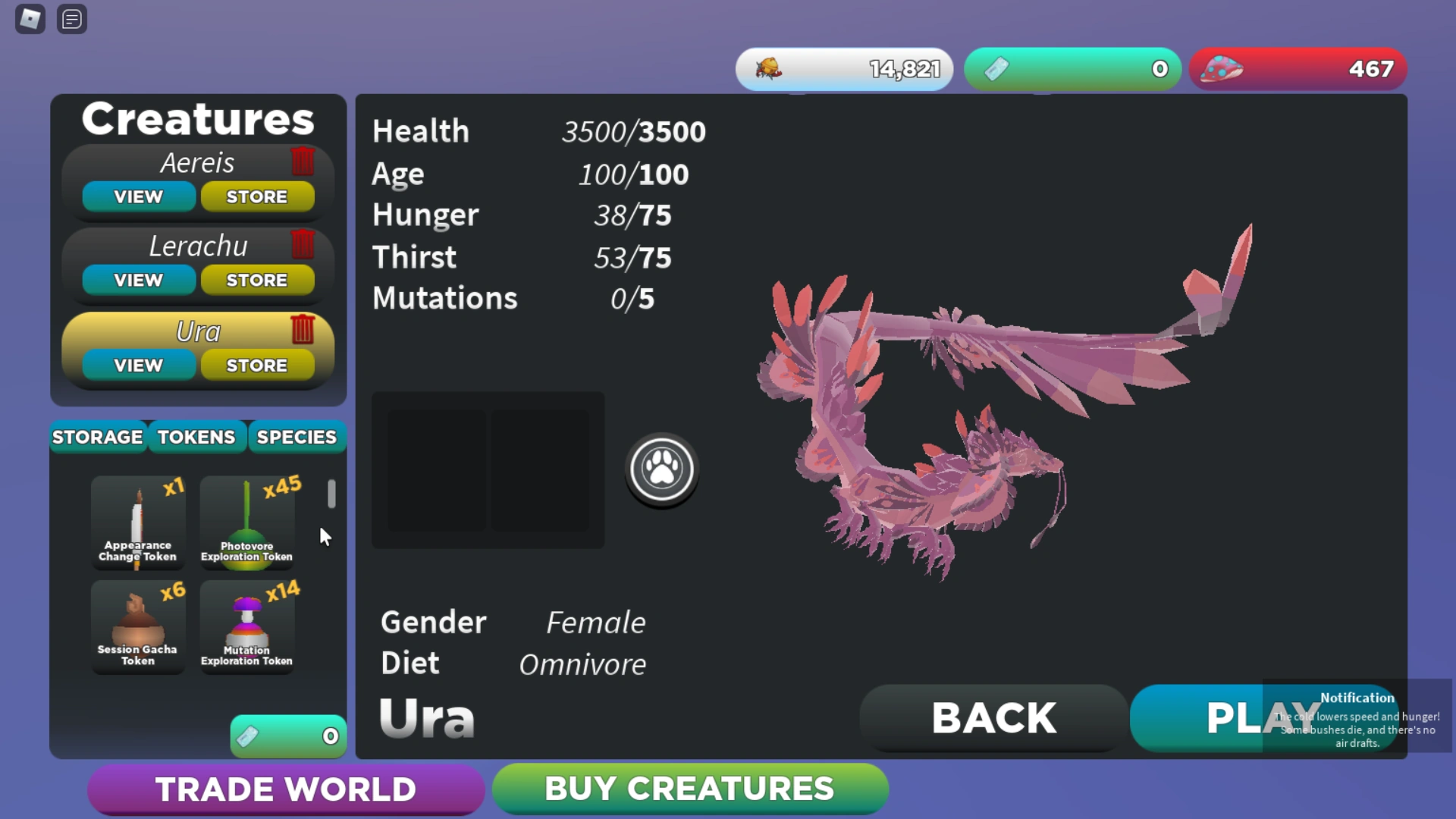Click the Roblox logo icon at top left

30,19
